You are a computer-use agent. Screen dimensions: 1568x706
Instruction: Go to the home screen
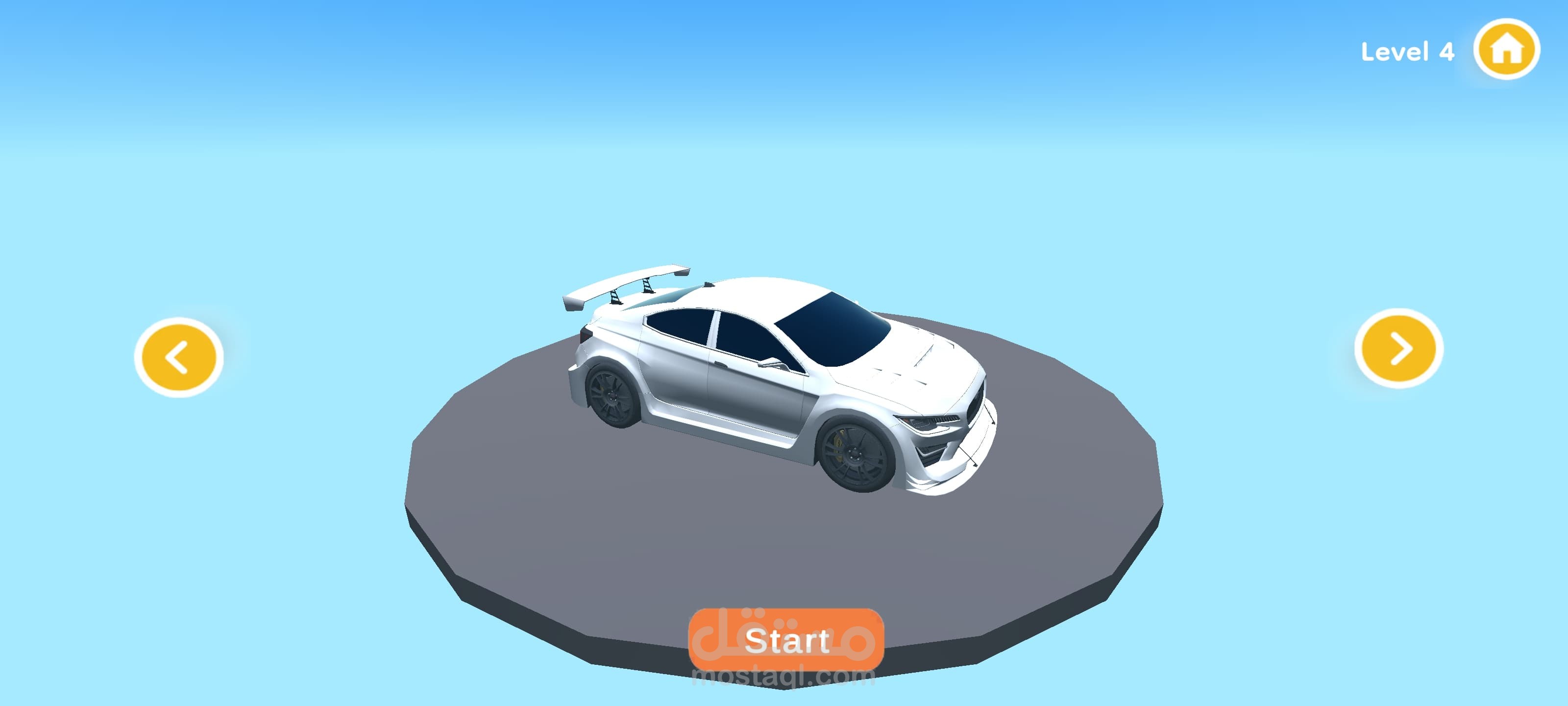tap(1506, 50)
